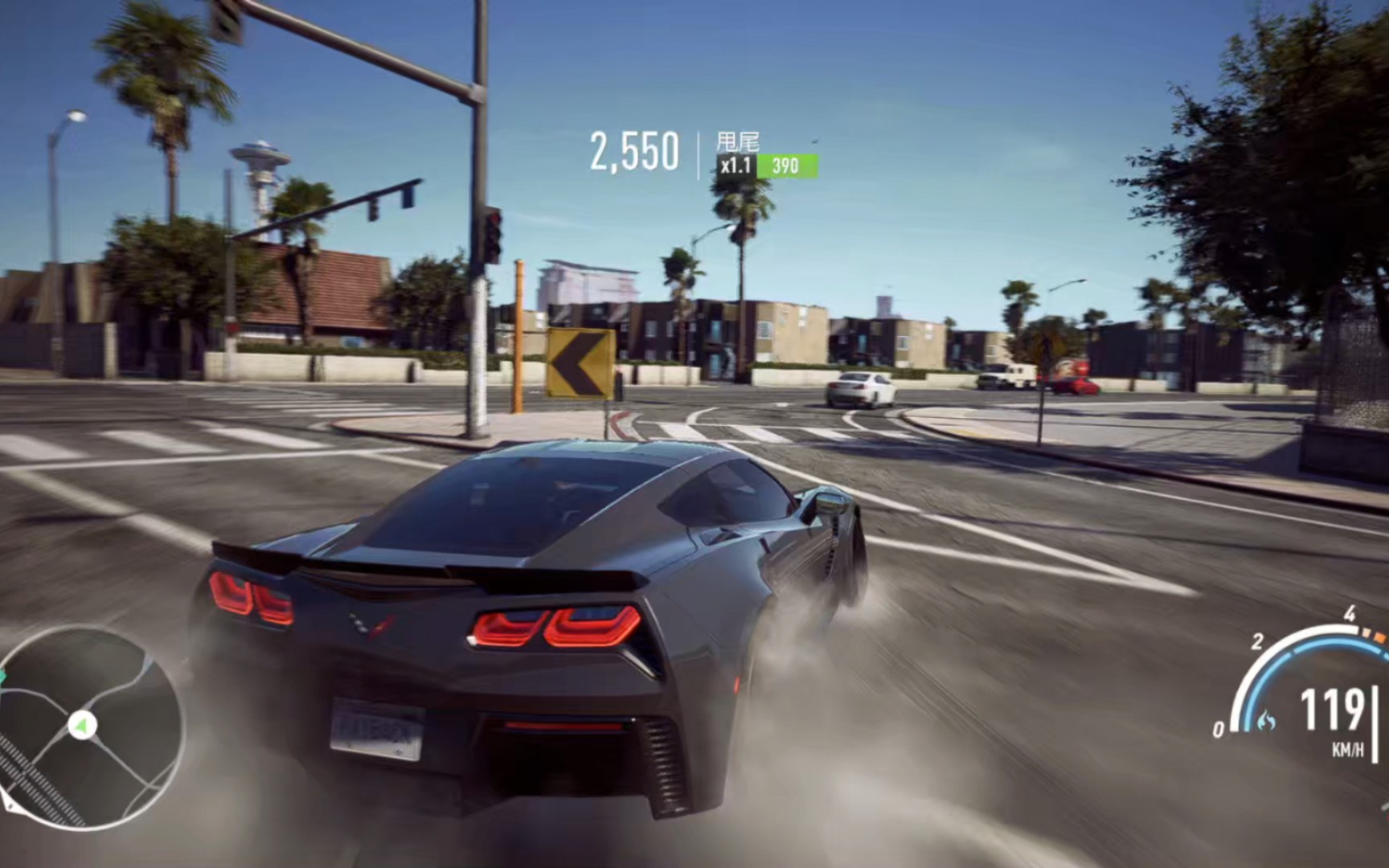Click the blue nitrous flame icon

pyautogui.click(x=1266, y=720)
